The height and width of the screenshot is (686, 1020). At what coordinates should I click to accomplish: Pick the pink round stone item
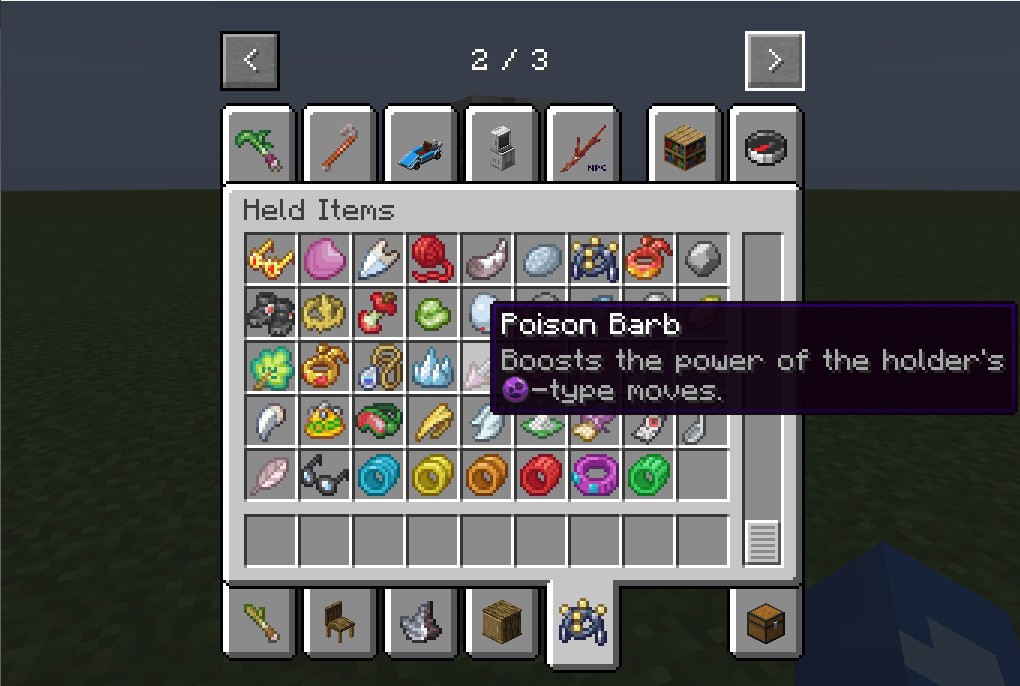(325, 259)
